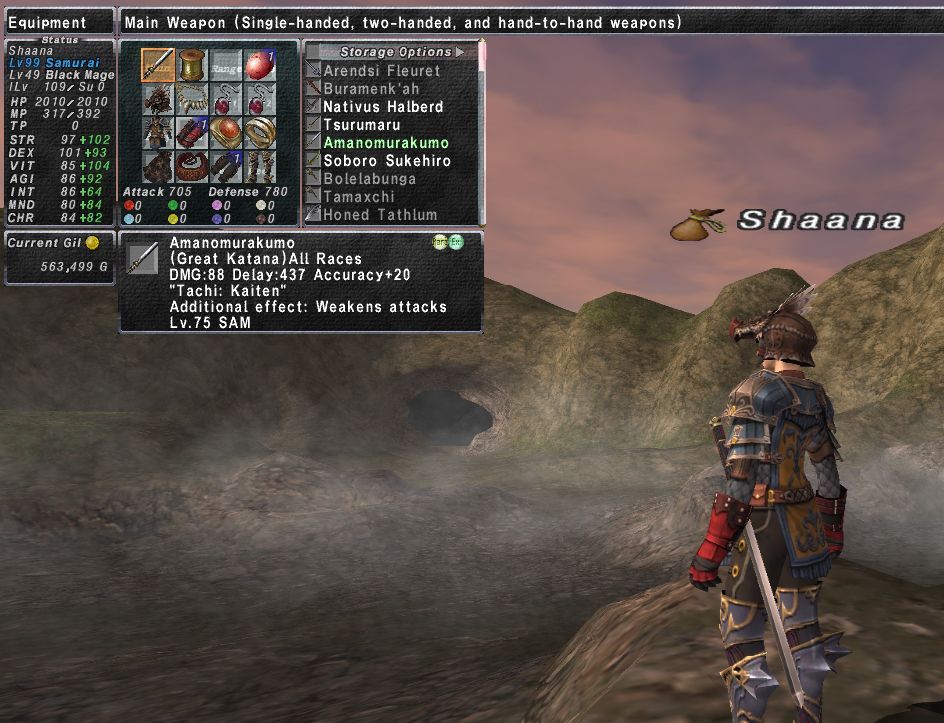Open the Storage Options menu
944x723 pixels.
point(396,52)
